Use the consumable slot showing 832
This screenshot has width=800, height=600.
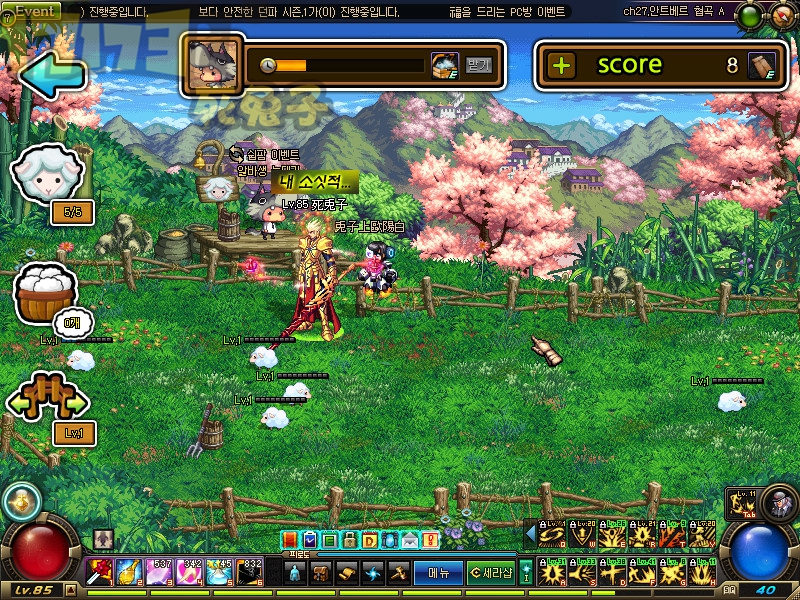249,572
